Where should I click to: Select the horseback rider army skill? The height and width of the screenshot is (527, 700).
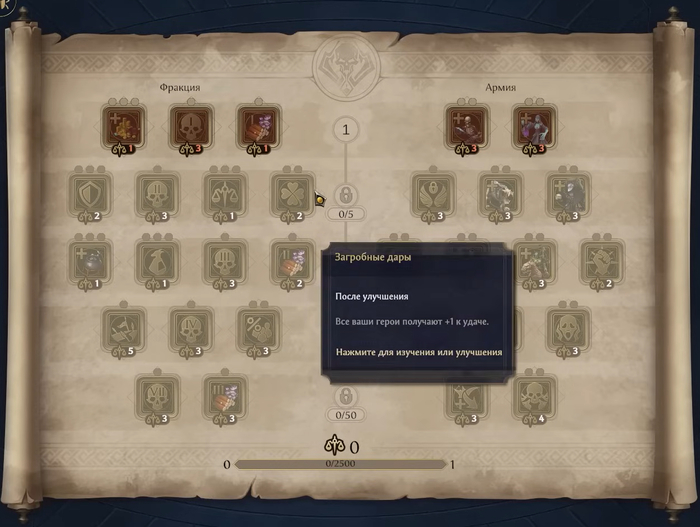click(533, 261)
